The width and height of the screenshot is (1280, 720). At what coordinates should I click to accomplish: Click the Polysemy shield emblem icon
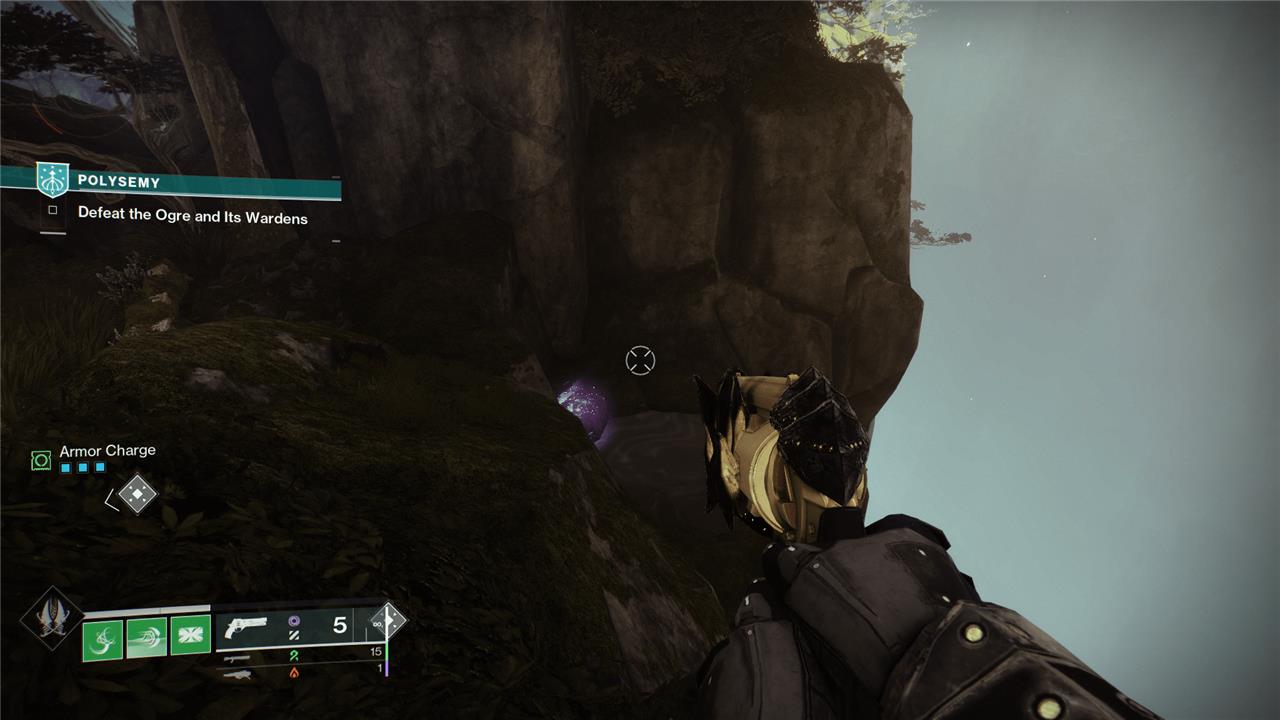pos(52,180)
